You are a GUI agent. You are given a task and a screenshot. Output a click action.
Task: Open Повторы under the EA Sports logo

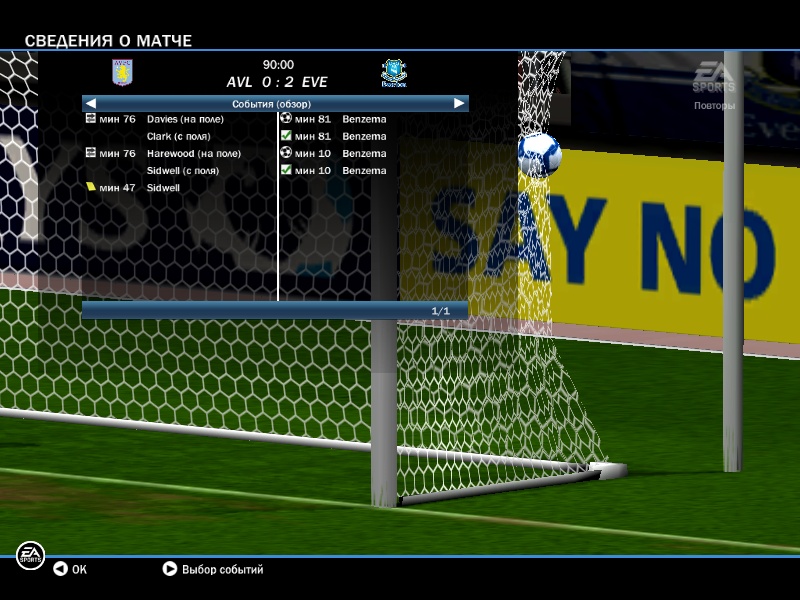pos(714,105)
